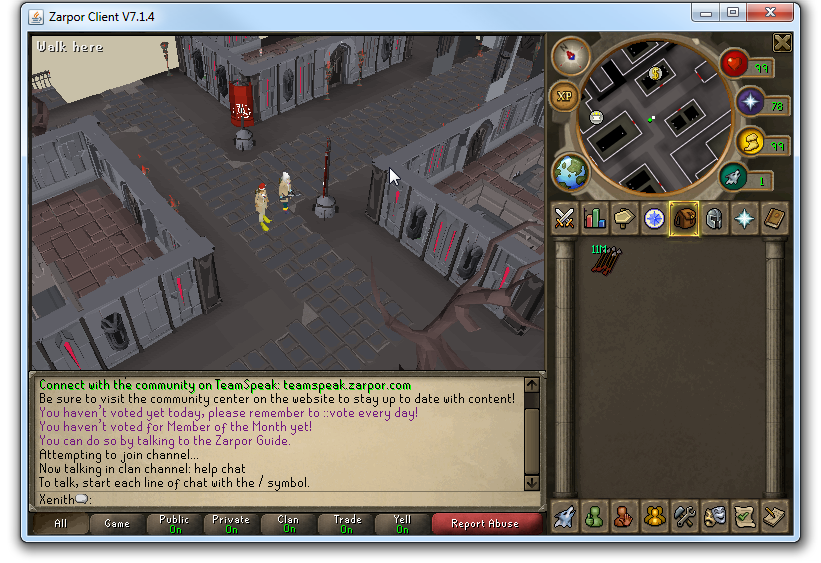Open the helmet equipment tab
The width and height of the screenshot is (821, 563).
[x=714, y=218]
